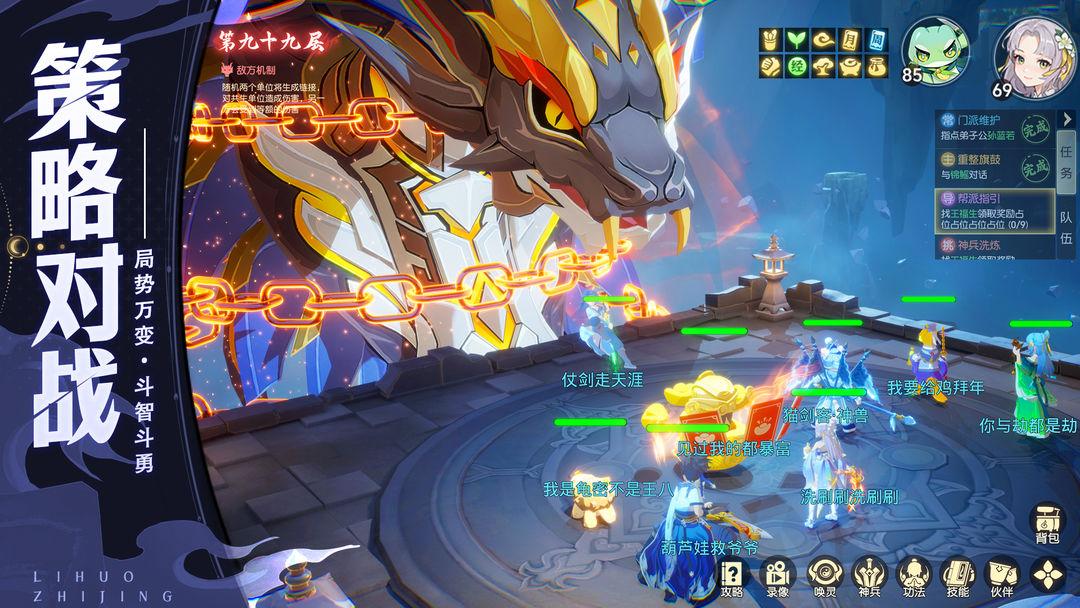The image size is (1080, 608).
Task: Open the 录像 replay recordings
Action: [776, 577]
